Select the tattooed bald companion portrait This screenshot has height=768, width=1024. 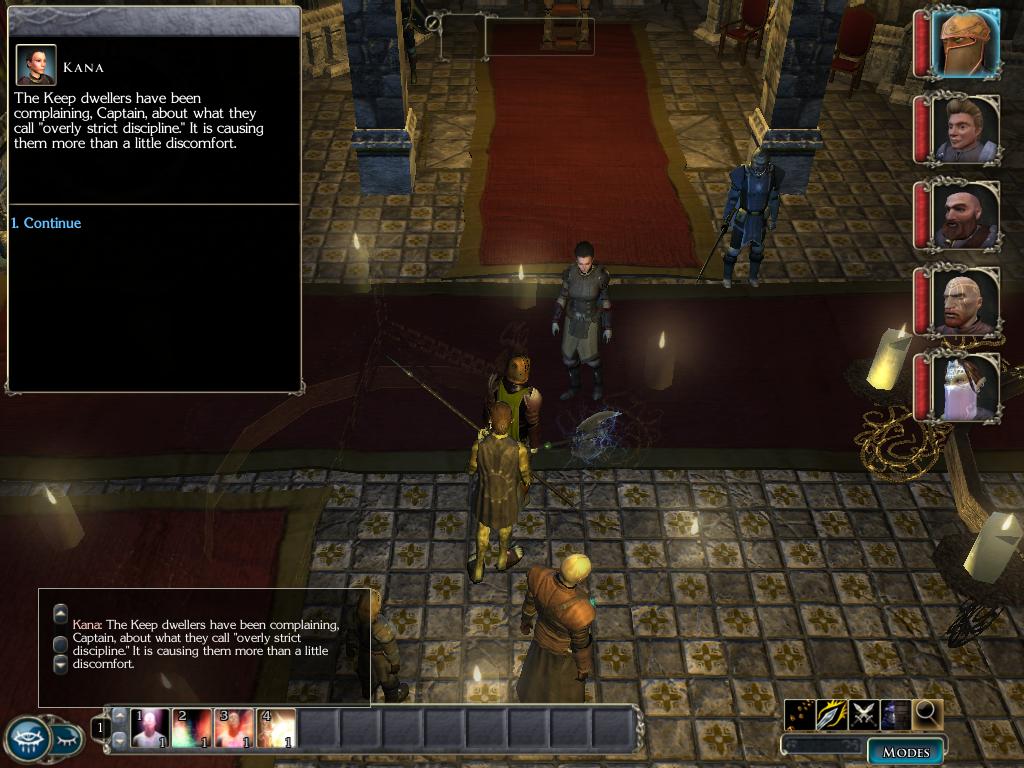(x=966, y=301)
